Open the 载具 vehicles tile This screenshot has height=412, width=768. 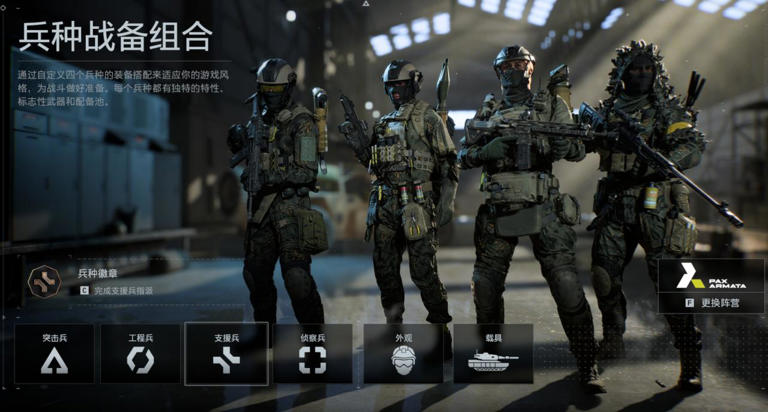click(x=493, y=353)
